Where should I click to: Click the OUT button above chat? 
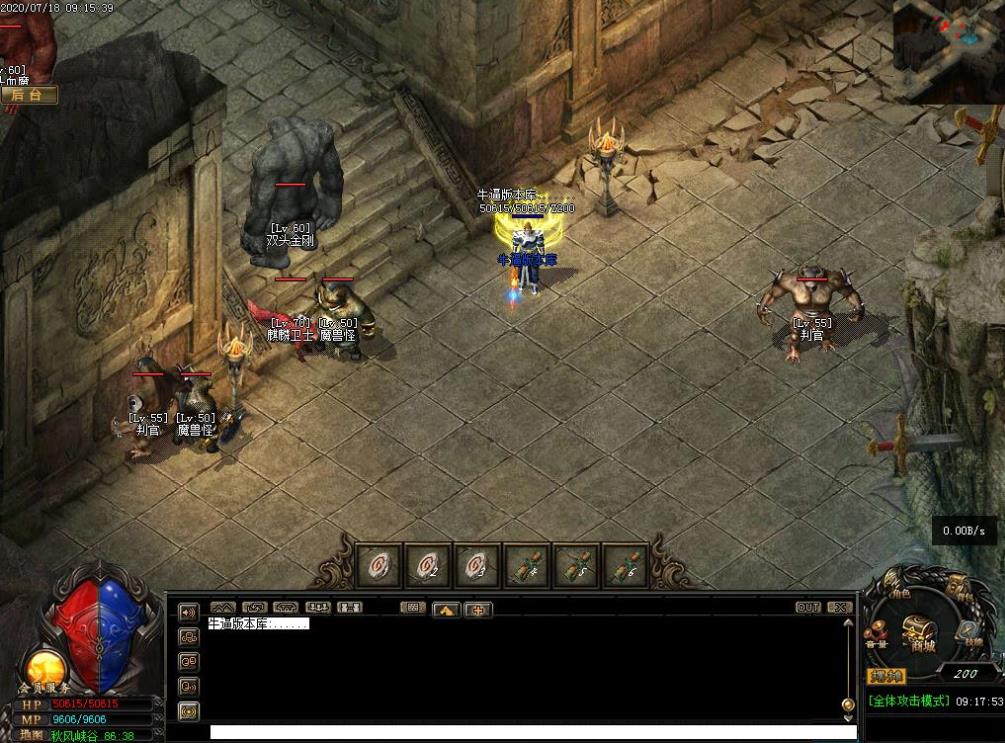808,607
